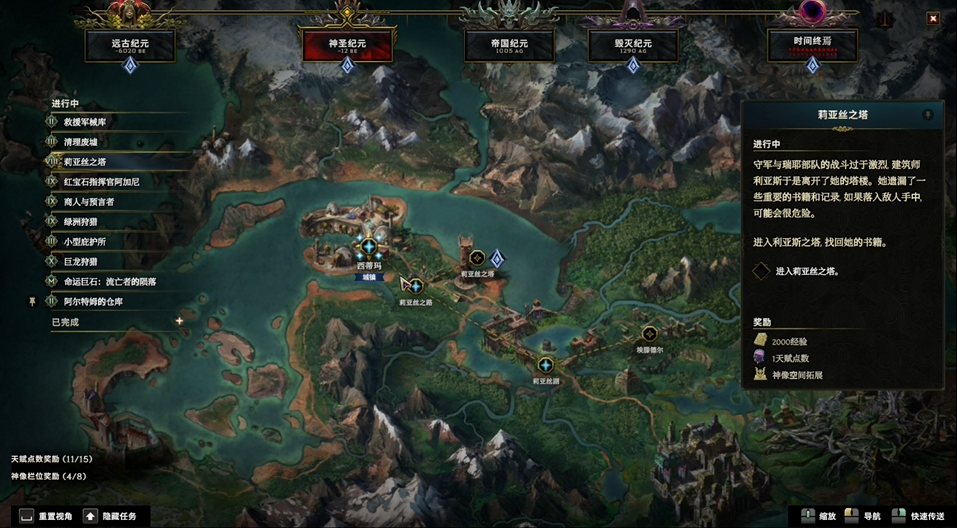Screen dimensions: 957x528
Task: Open the 红宝石指挥官阿加尼 quest
Action: point(101,182)
